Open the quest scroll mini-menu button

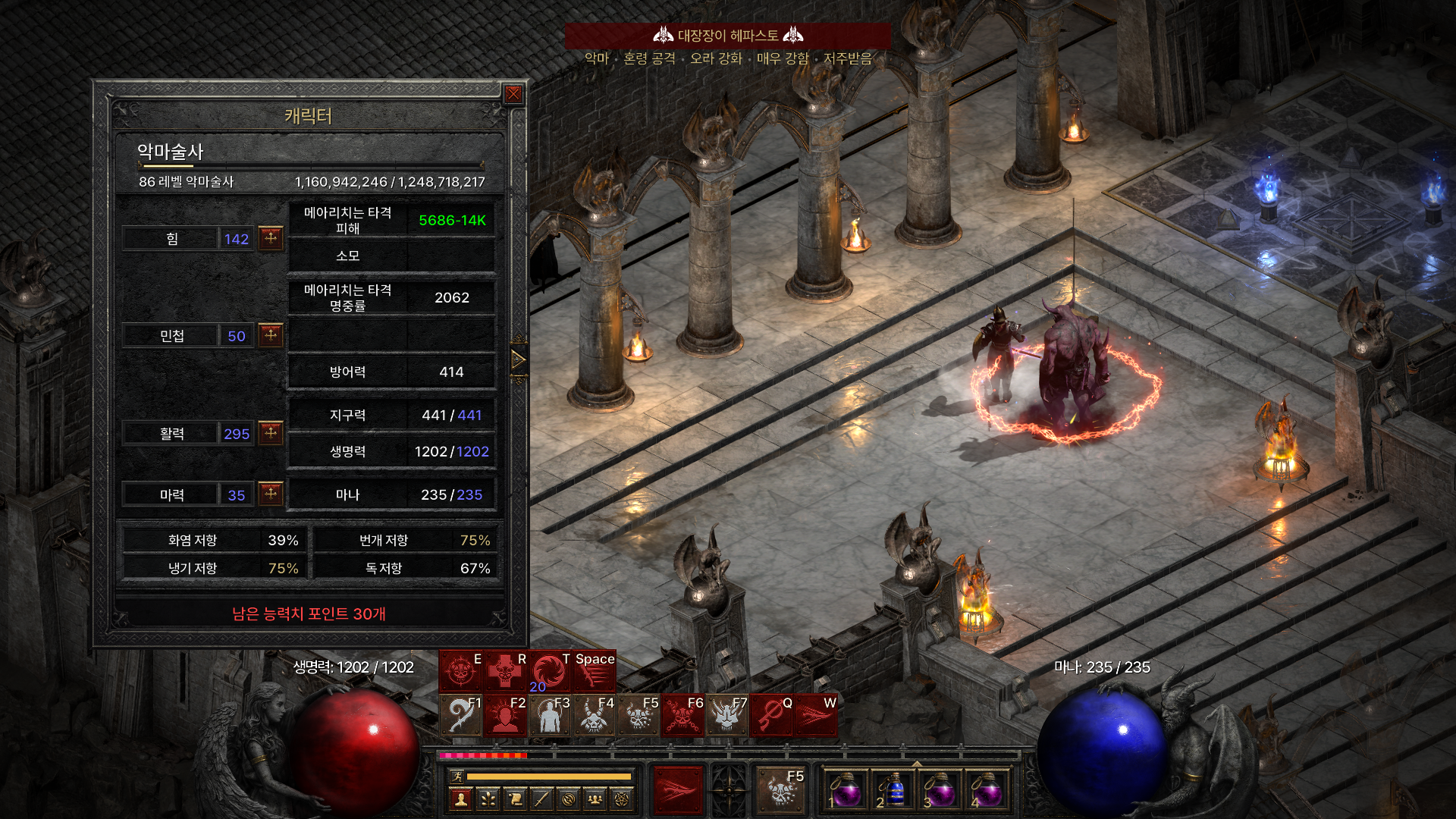tap(515, 799)
